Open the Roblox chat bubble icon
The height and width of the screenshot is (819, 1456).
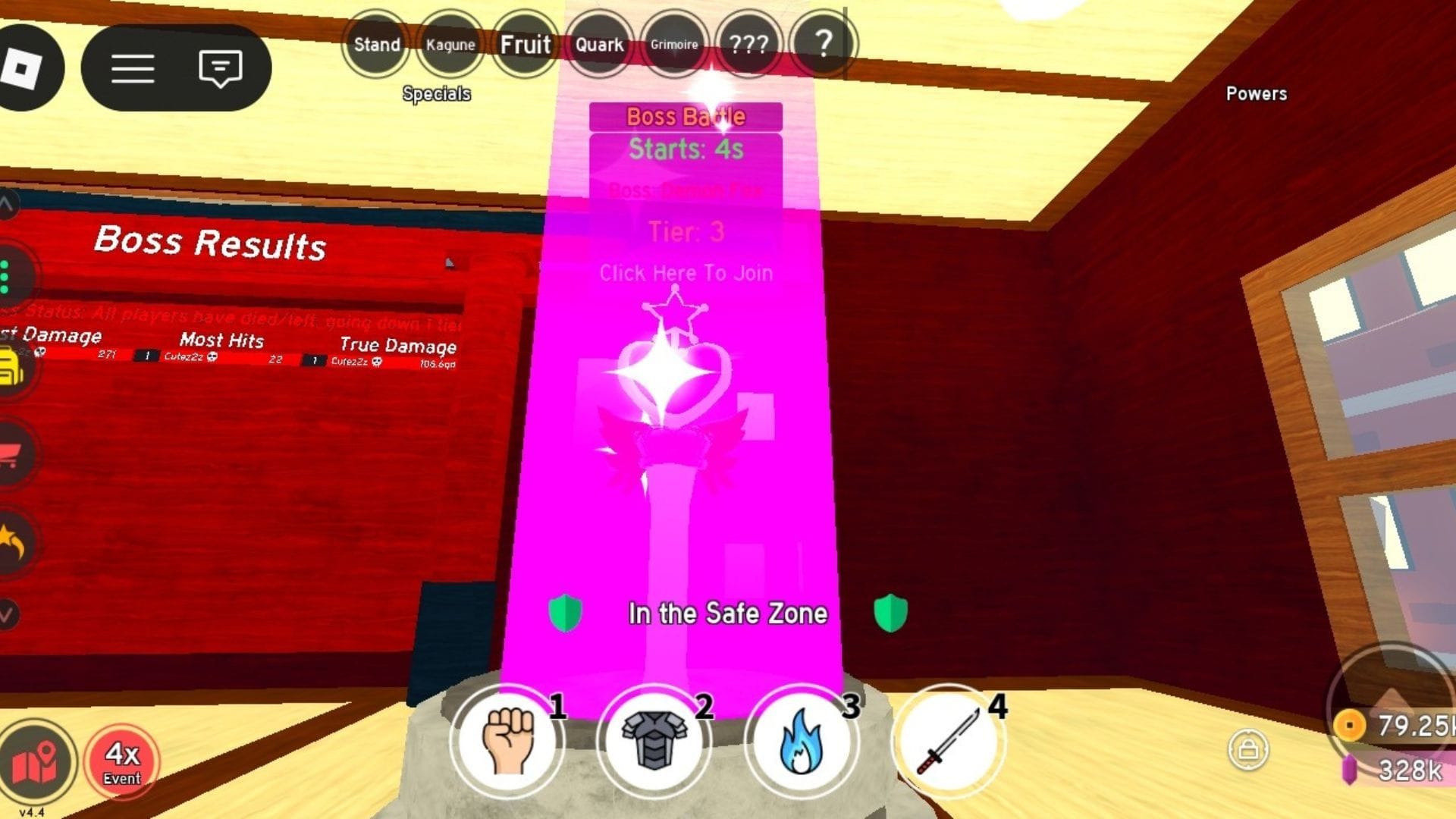(220, 68)
